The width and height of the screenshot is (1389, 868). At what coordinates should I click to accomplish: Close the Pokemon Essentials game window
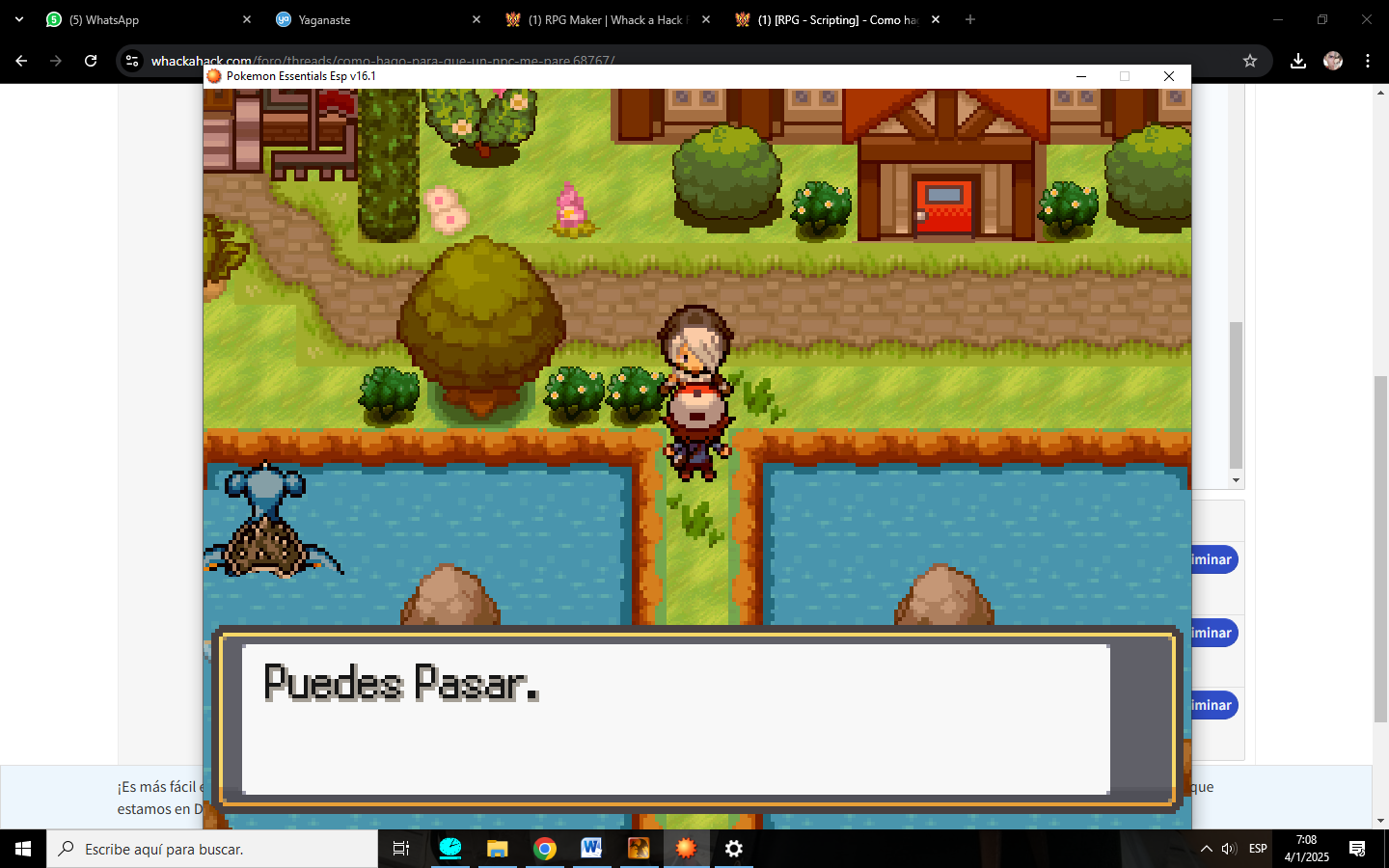click(1168, 76)
